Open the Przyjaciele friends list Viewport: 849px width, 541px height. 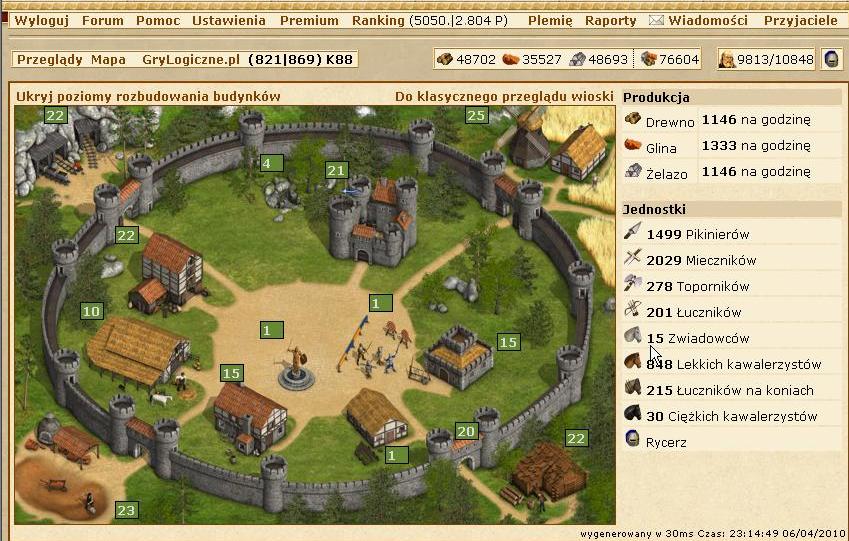(800, 20)
